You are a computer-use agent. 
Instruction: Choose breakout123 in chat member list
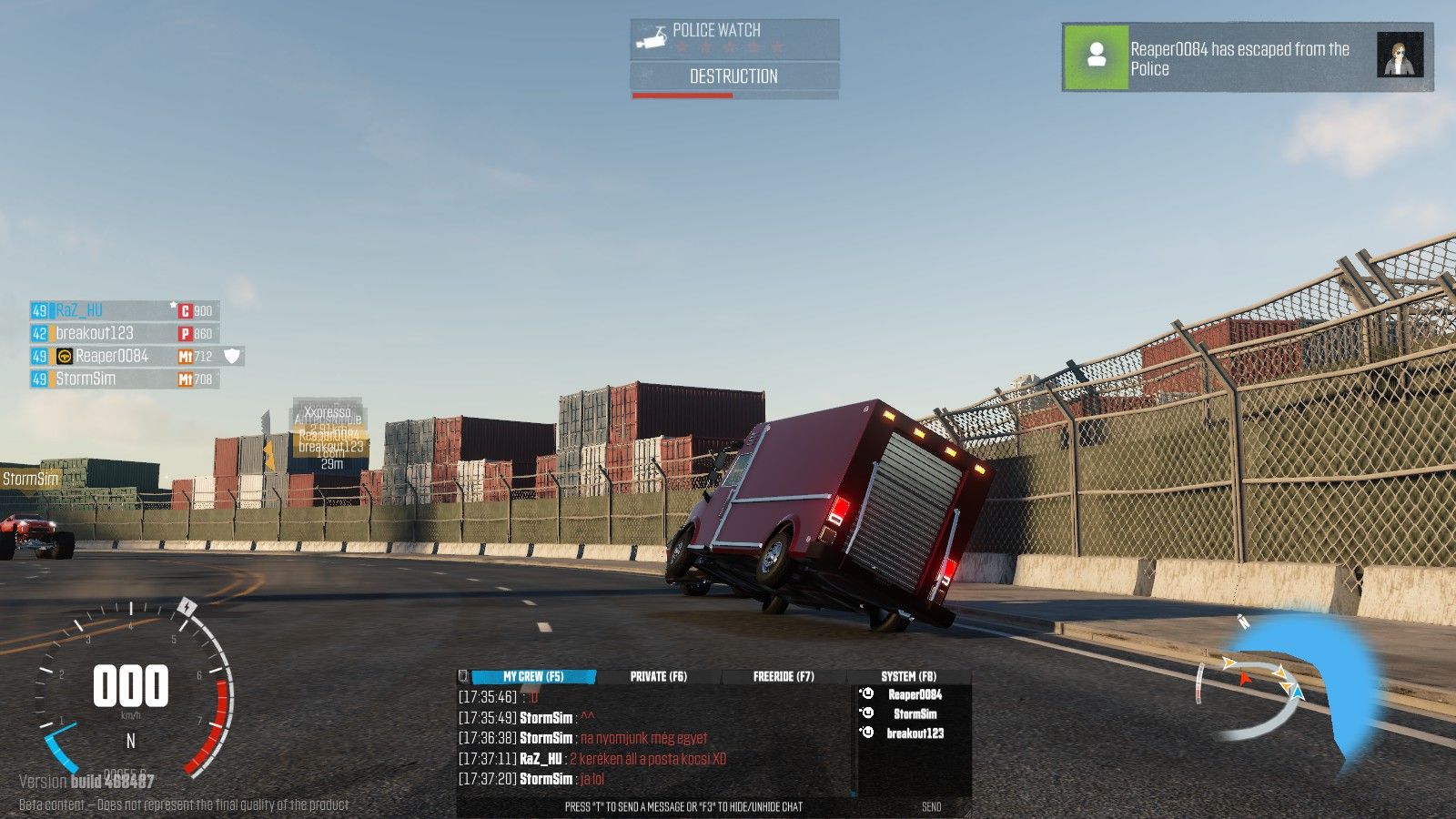coord(915,733)
